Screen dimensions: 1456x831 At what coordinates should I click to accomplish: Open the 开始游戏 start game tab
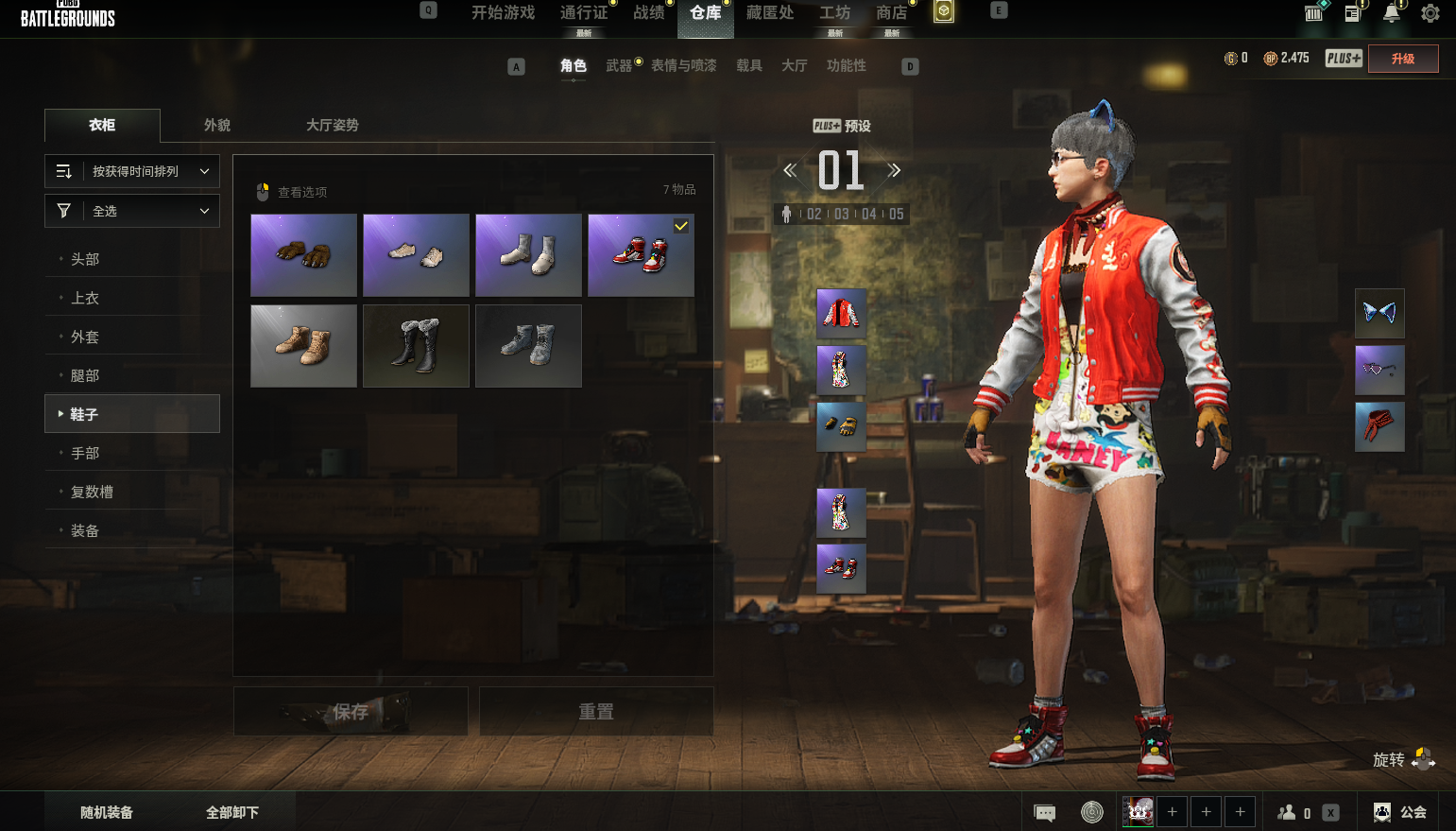[x=503, y=13]
